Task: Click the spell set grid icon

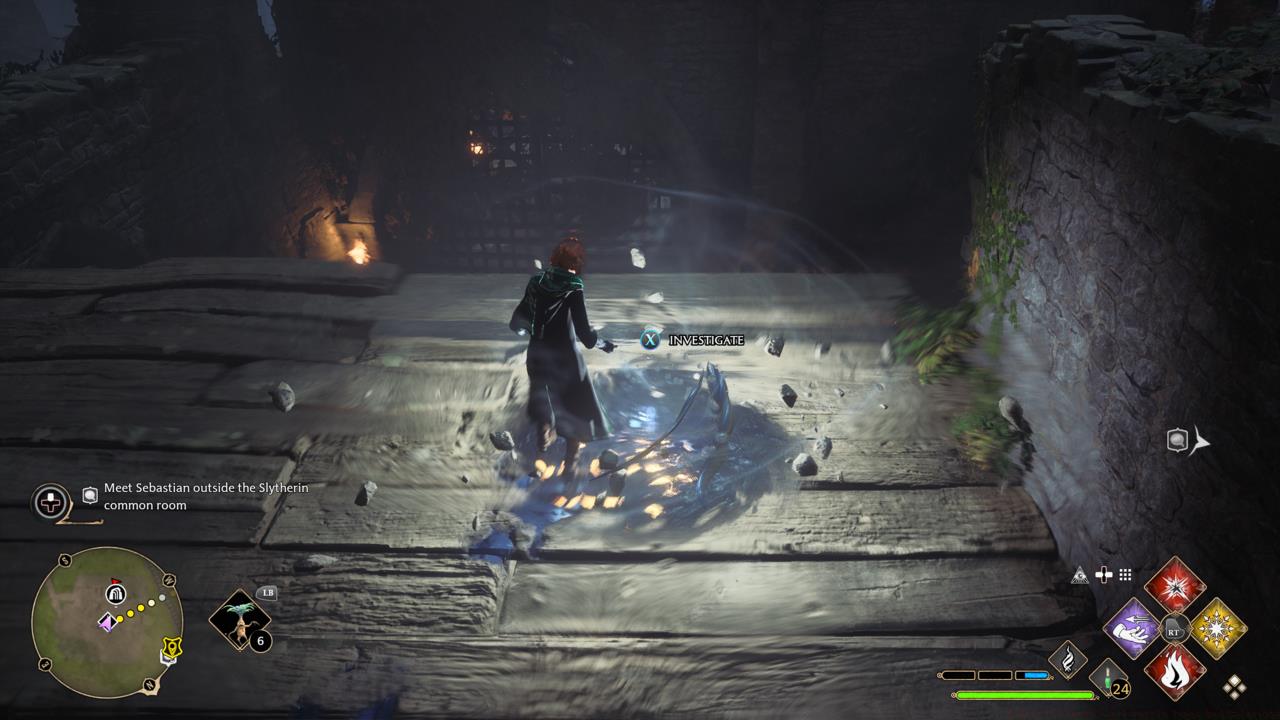Action: click(x=1124, y=575)
